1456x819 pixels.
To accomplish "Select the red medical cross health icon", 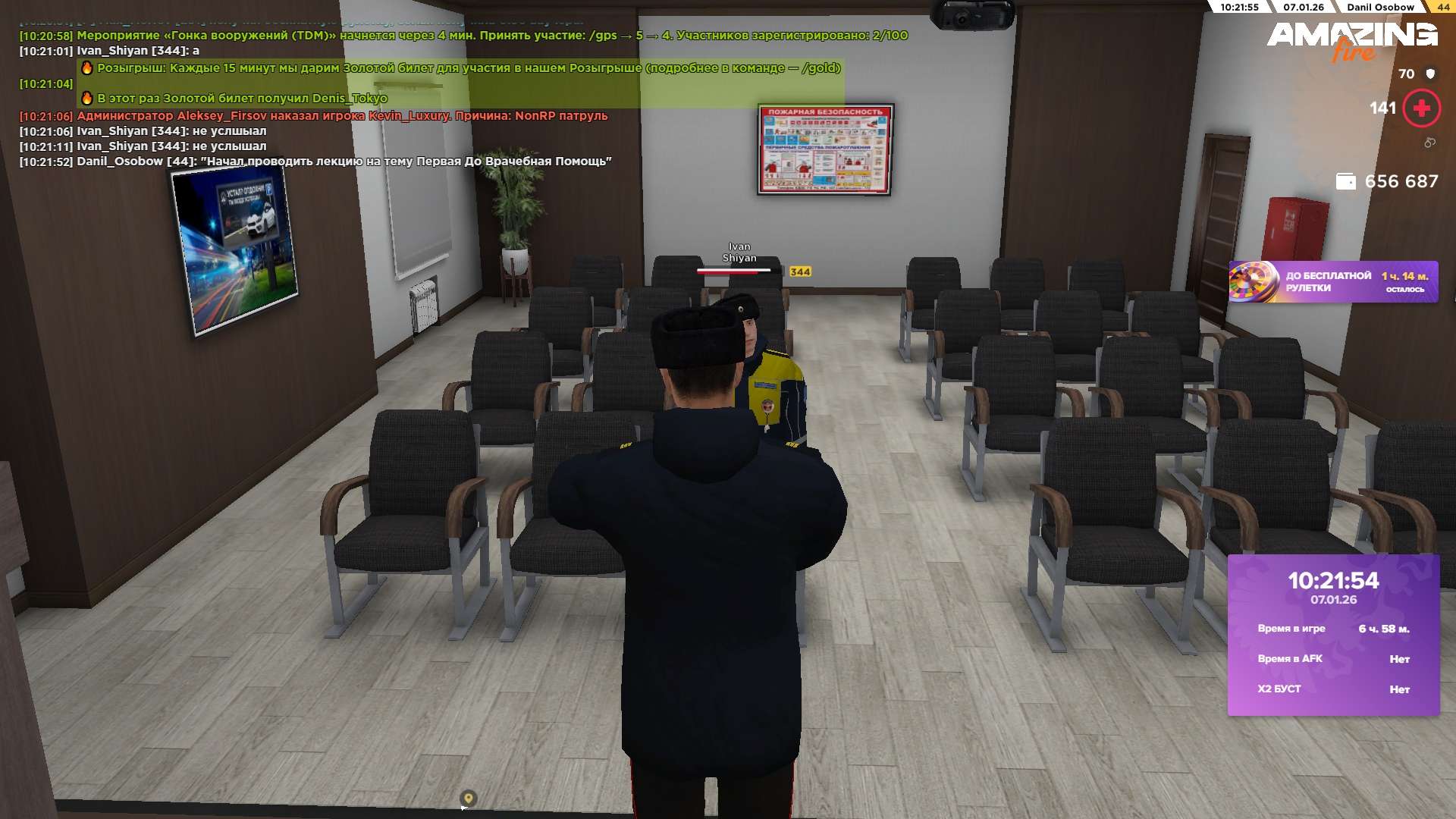I will [x=1421, y=108].
